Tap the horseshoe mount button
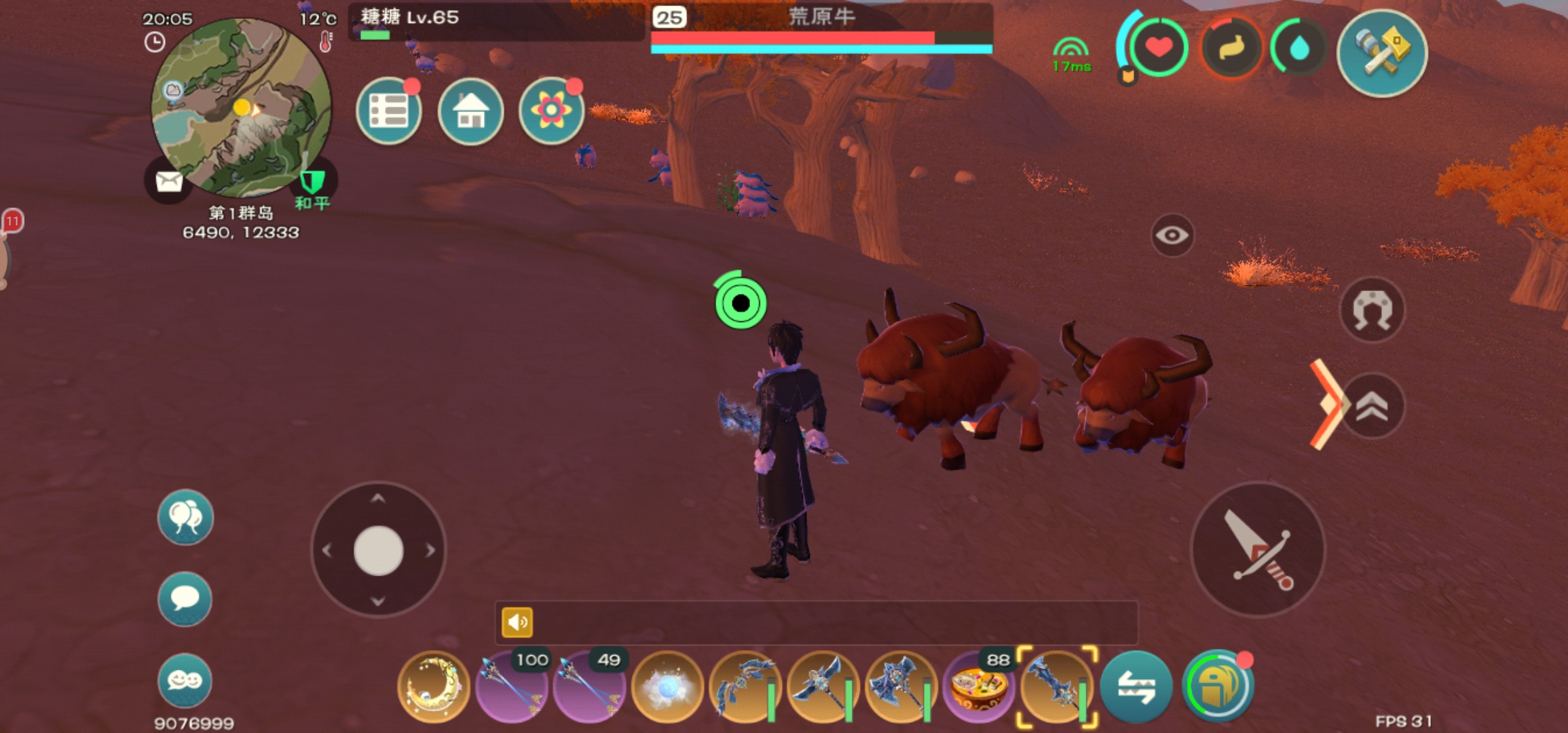The height and width of the screenshot is (733, 1568). tap(1372, 310)
